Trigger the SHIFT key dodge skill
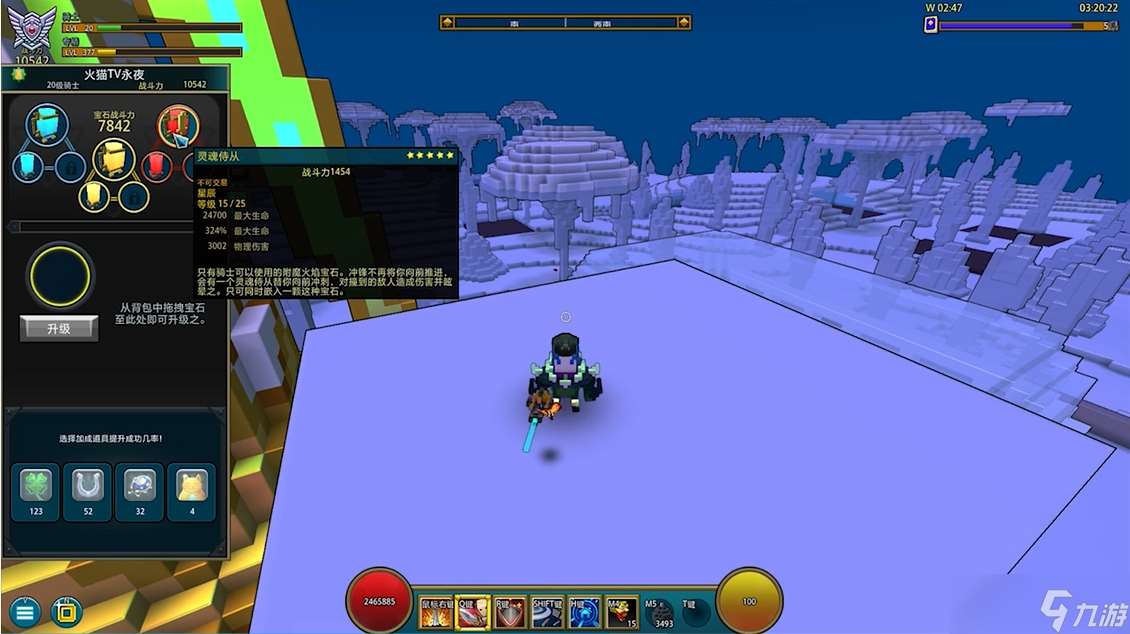The image size is (1130, 634). (x=547, y=612)
